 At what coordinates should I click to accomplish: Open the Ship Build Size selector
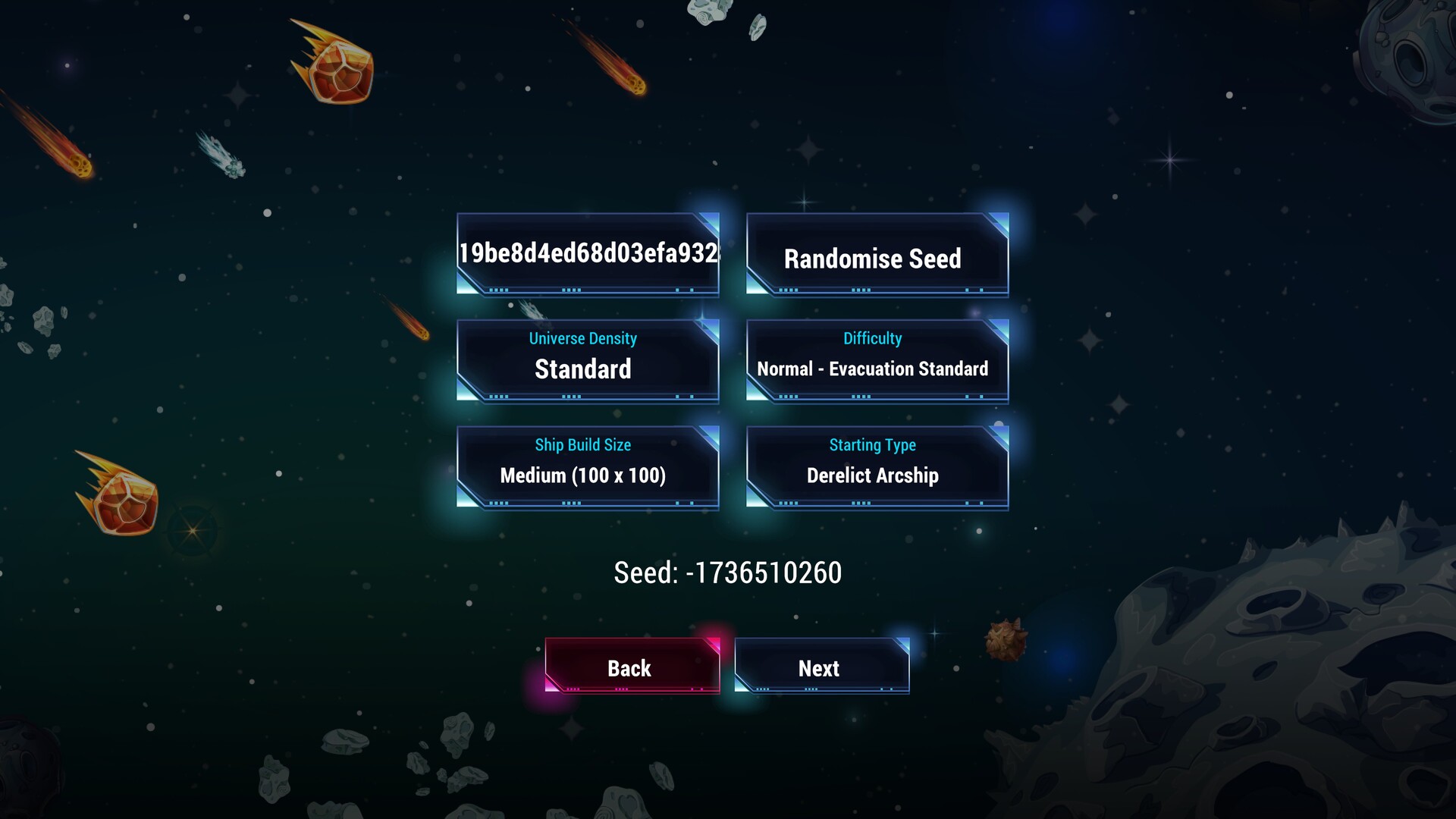[x=588, y=464]
